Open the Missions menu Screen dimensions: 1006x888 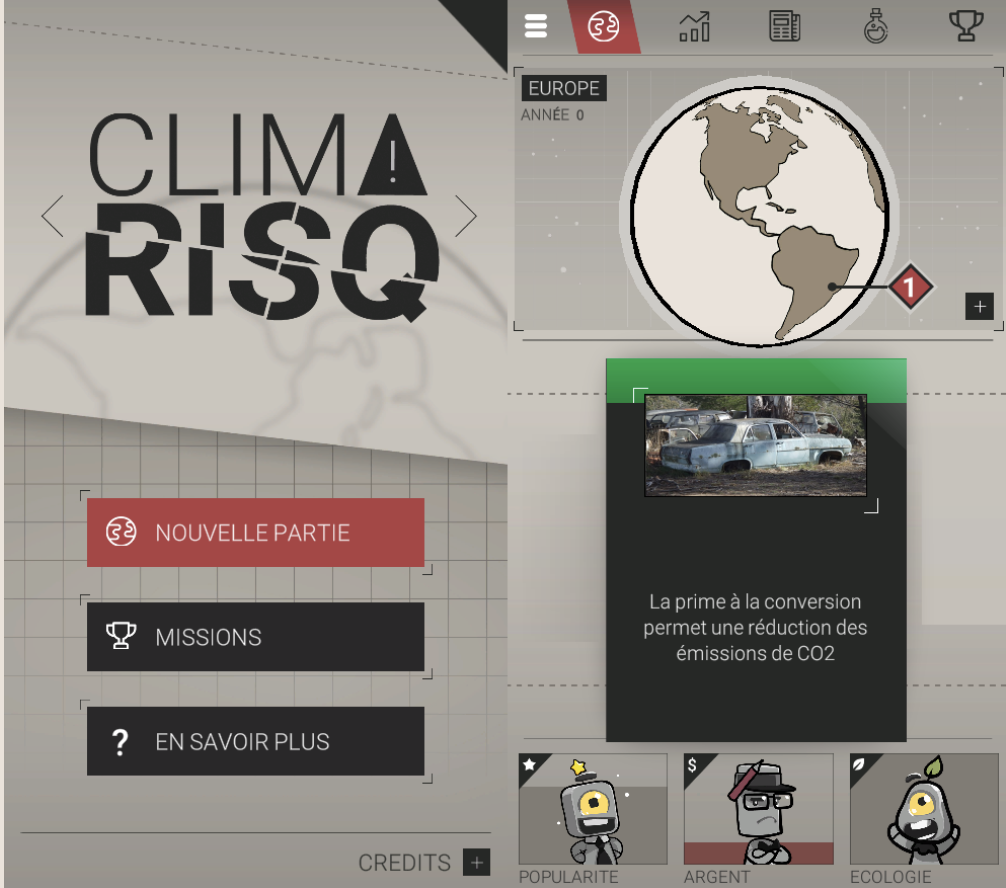pos(255,637)
